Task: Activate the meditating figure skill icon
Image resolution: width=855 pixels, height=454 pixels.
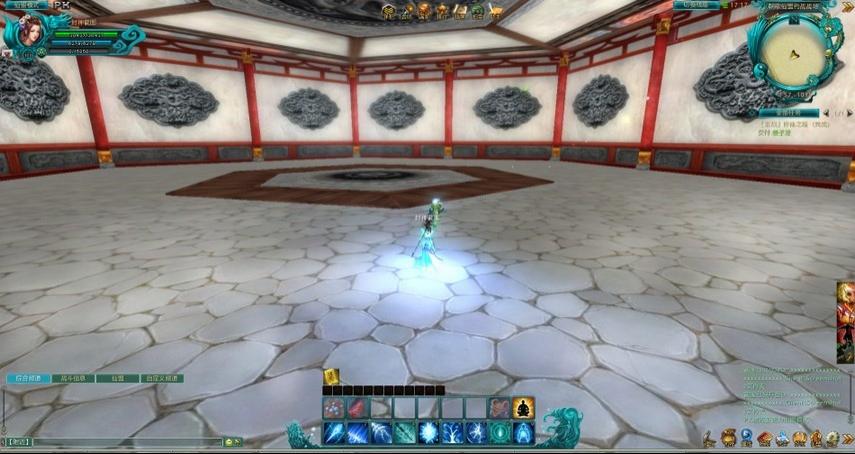Action: 524,407
